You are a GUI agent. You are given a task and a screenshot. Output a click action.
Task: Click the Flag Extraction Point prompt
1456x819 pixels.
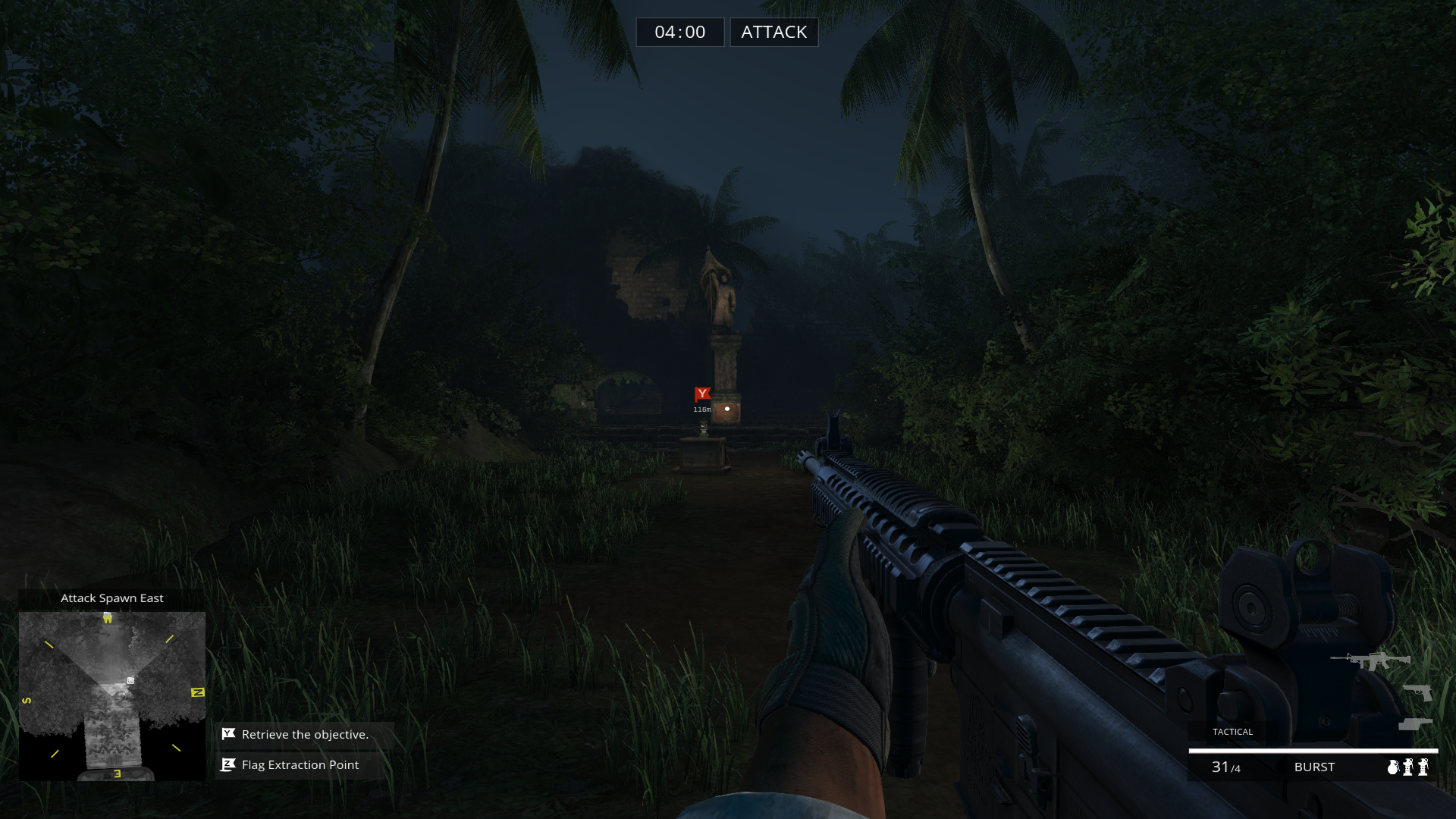pos(298,764)
